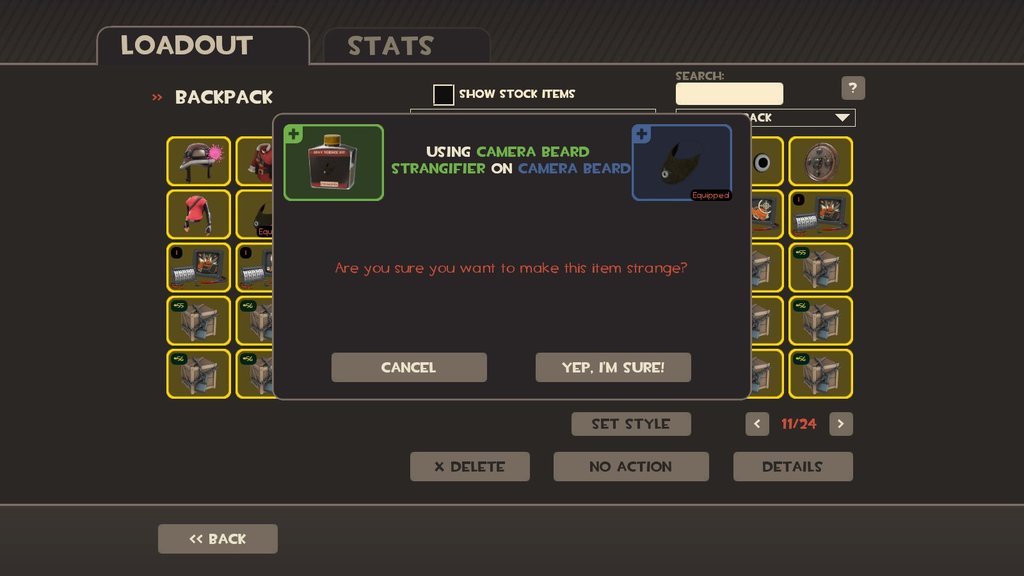
Task: Open the Loadout tab
Action: [x=187, y=46]
